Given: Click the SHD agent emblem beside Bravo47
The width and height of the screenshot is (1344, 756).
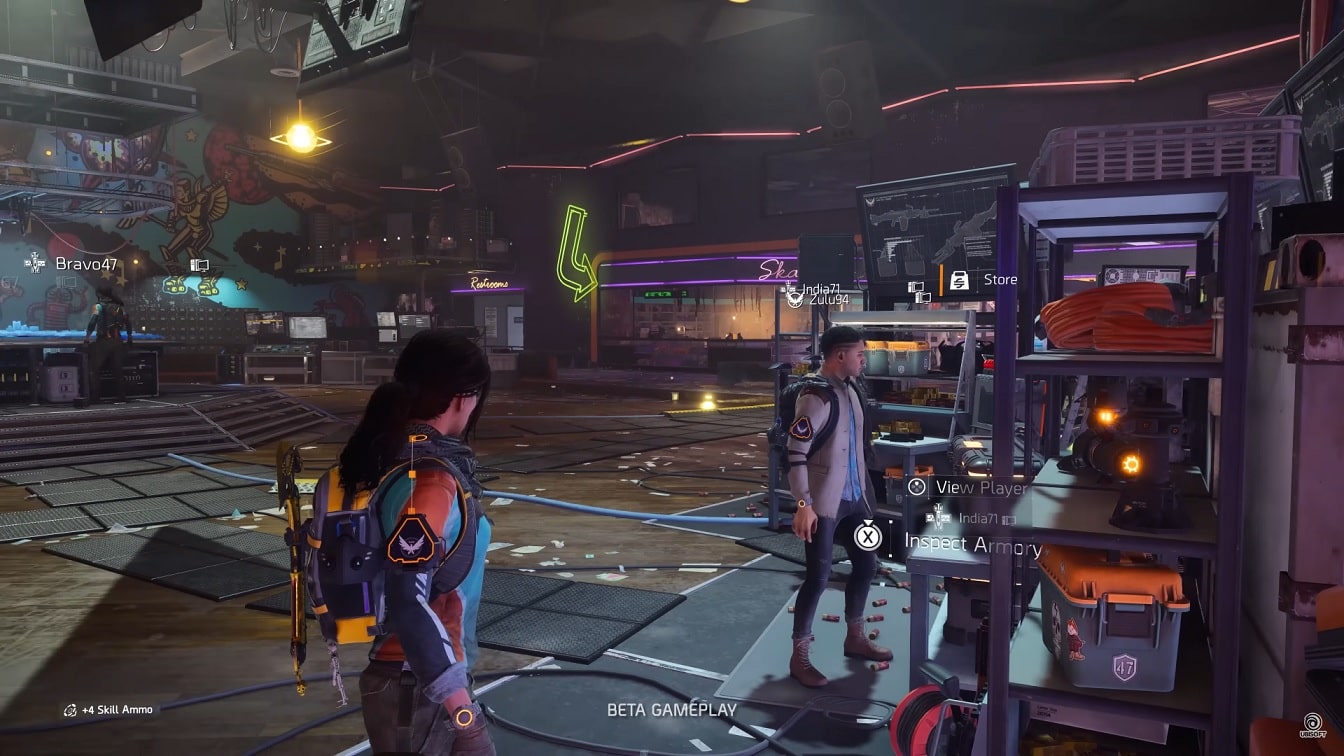Looking at the screenshot, I should click(x=35, y=263).
